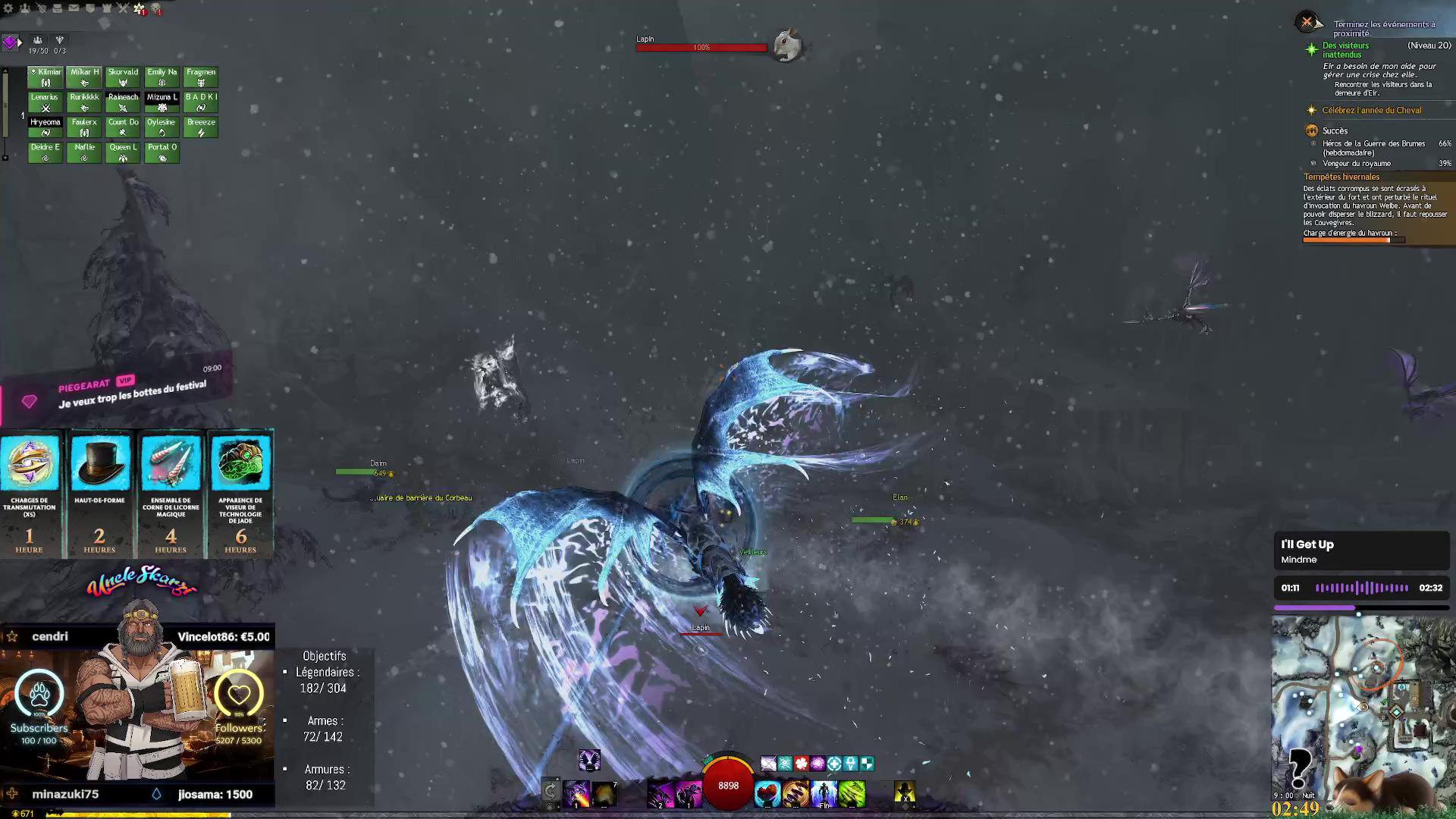Select squad member Lenarius
The height and width of the screenshot is (819, 1456).
coord(45,102)
